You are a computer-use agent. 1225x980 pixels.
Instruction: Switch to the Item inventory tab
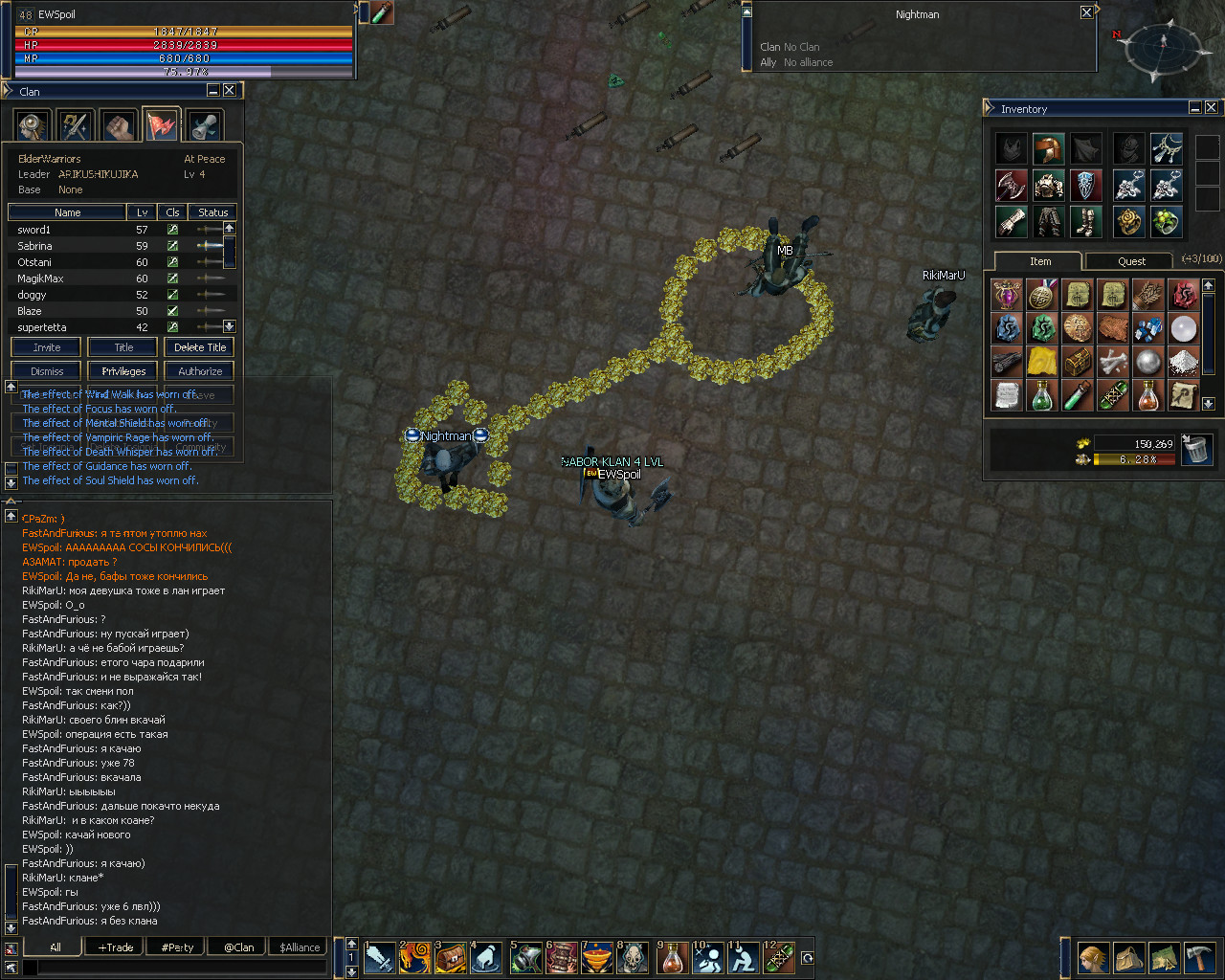point(1040,261)
